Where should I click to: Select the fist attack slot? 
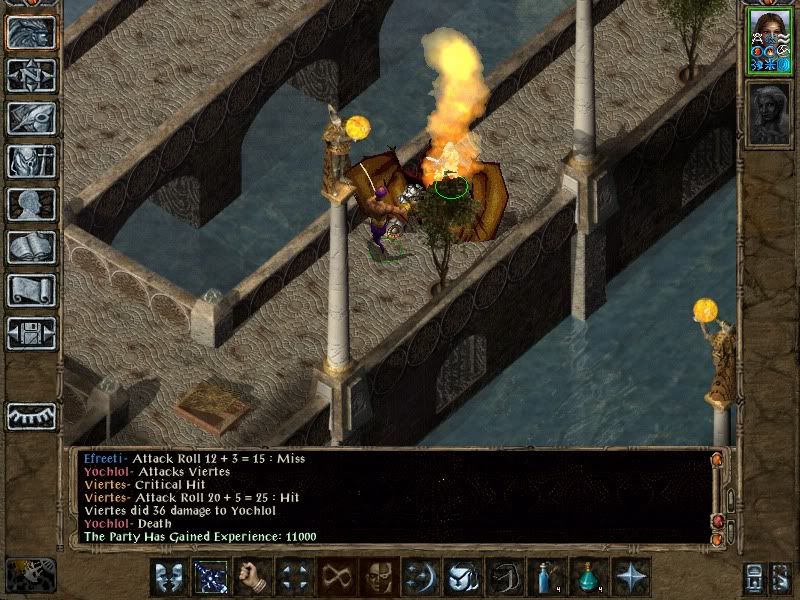[x=253, y=577]
